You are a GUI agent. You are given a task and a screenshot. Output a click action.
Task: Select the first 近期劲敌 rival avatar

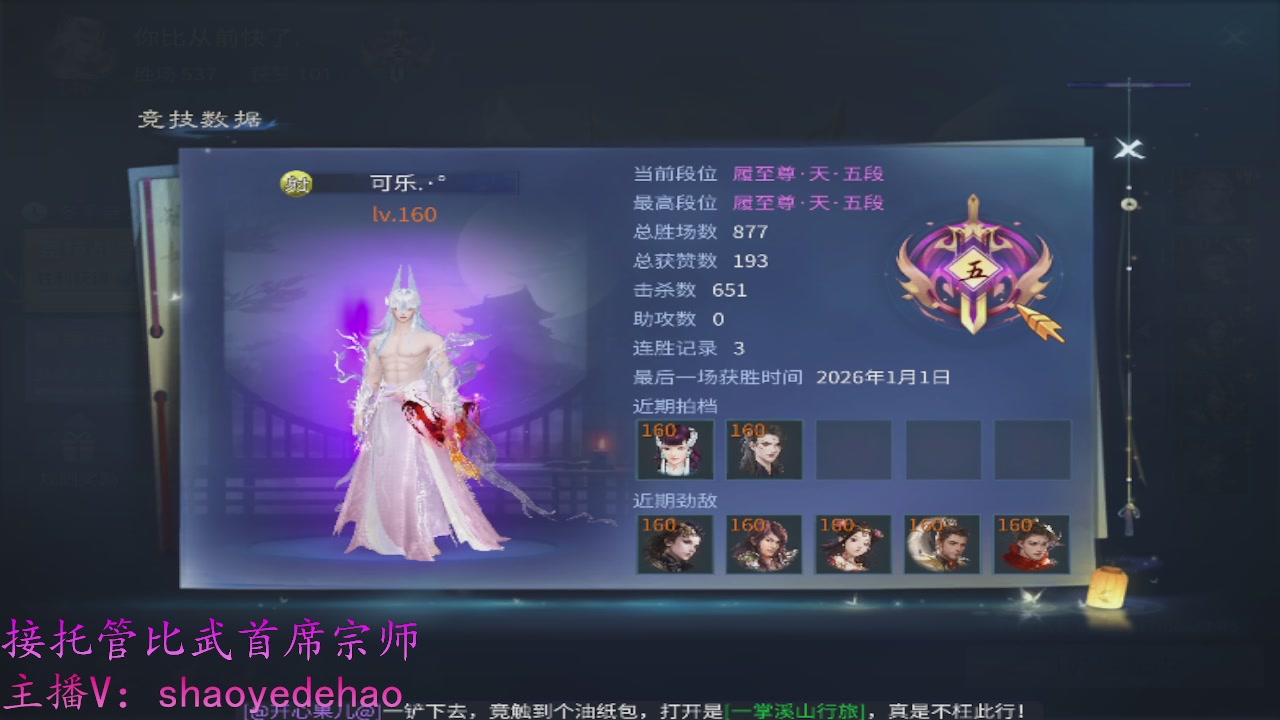[x=673, y=544]
